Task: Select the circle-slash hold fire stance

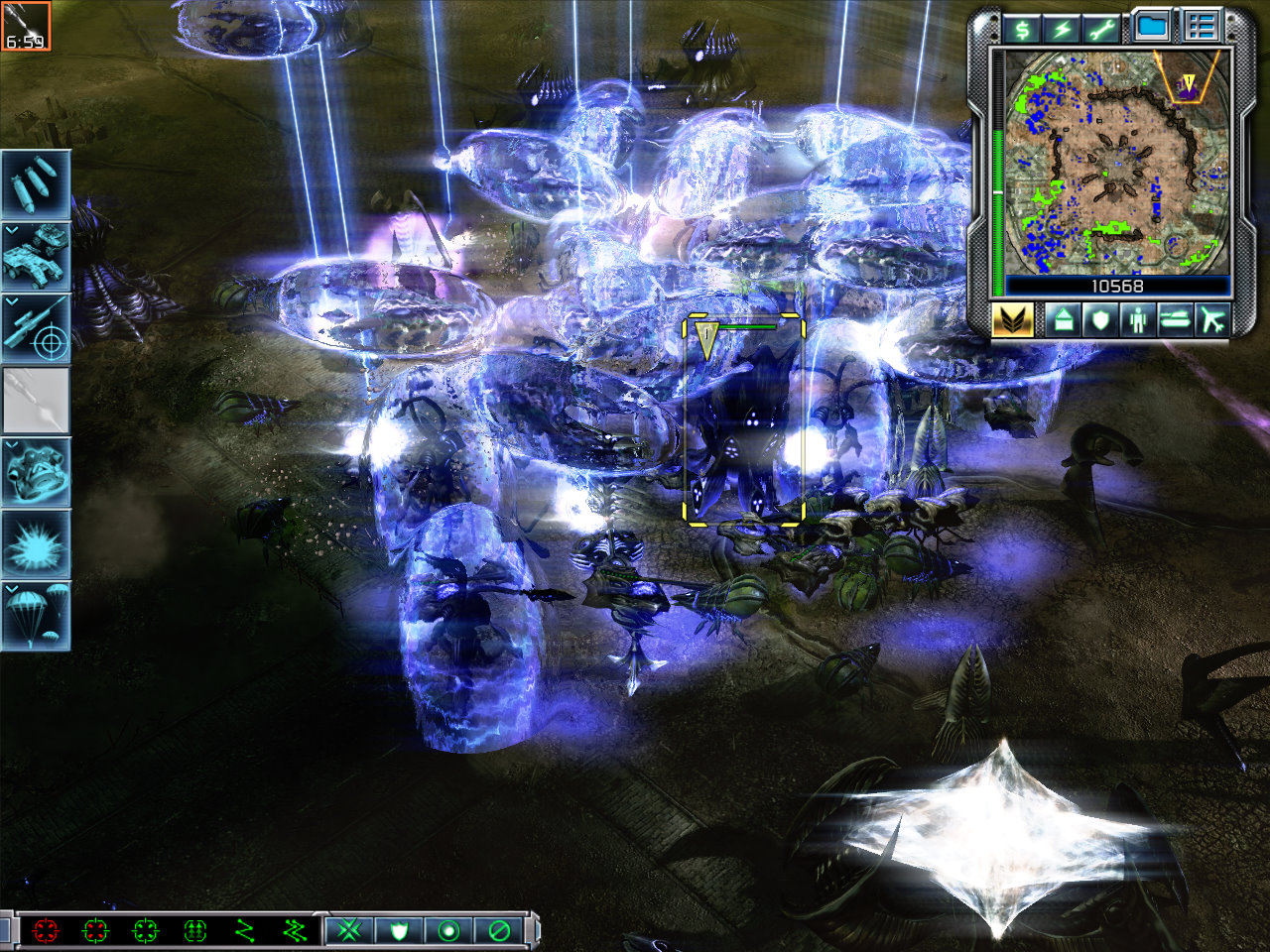Action: click(499, 930)
